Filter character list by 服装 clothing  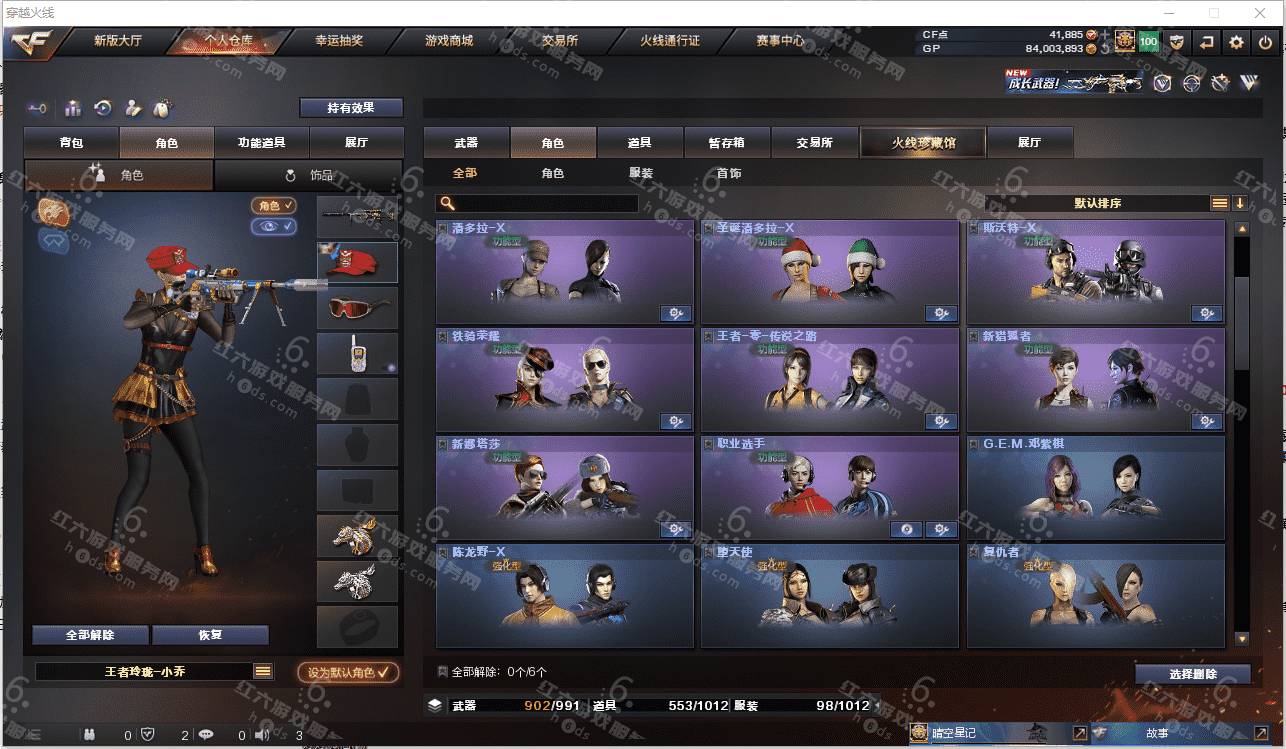pos(641,173)
